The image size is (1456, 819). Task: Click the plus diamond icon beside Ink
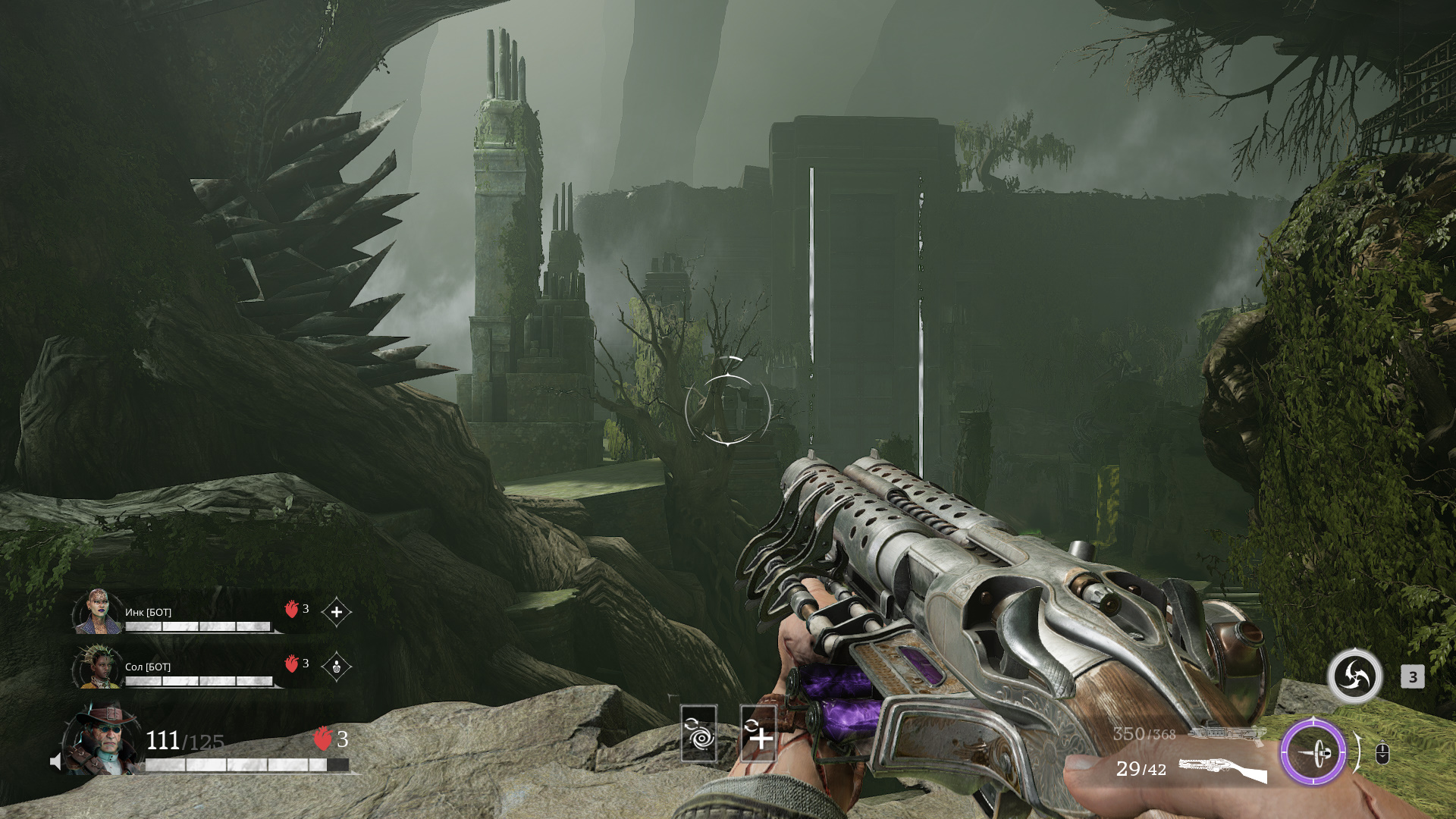pos(336,612)
